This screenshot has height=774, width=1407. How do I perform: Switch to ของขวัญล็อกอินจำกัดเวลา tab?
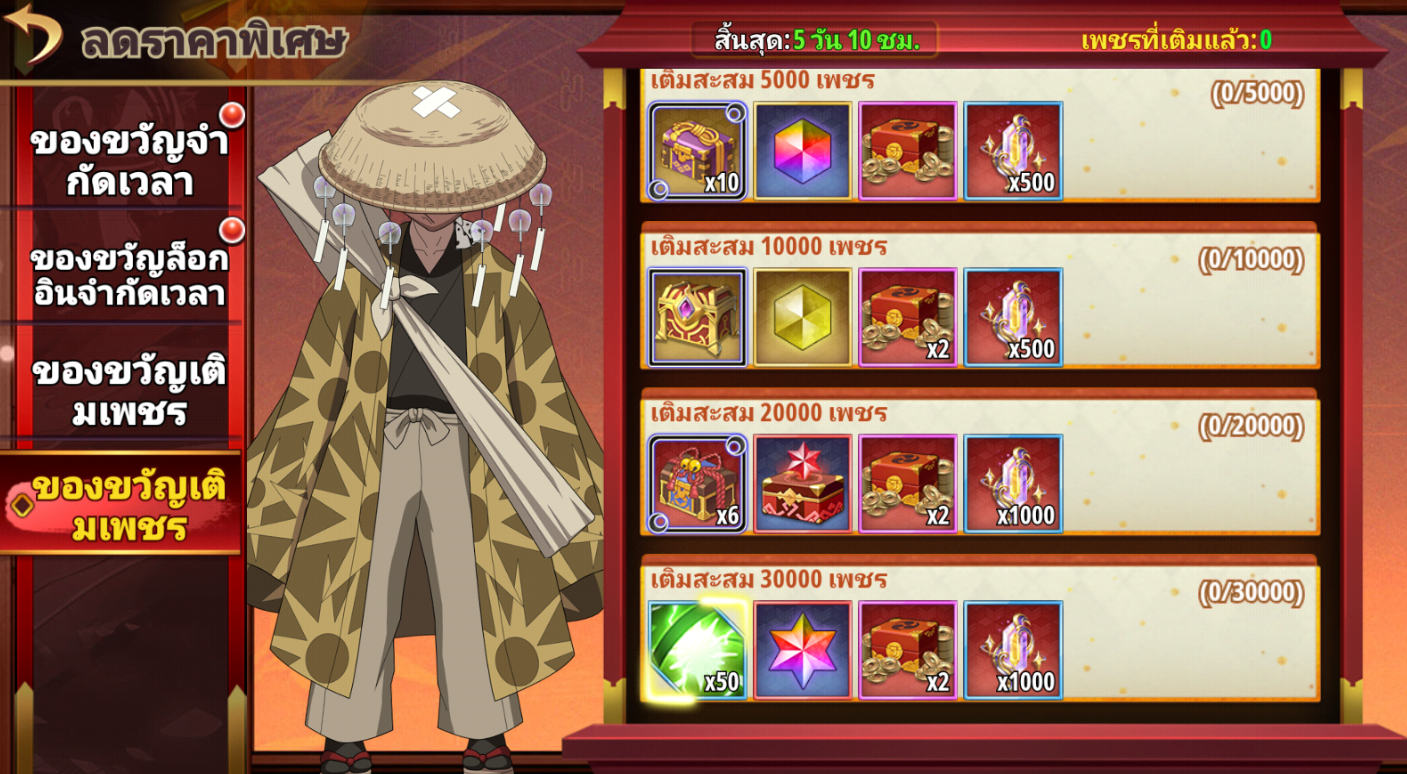point(128,275)
